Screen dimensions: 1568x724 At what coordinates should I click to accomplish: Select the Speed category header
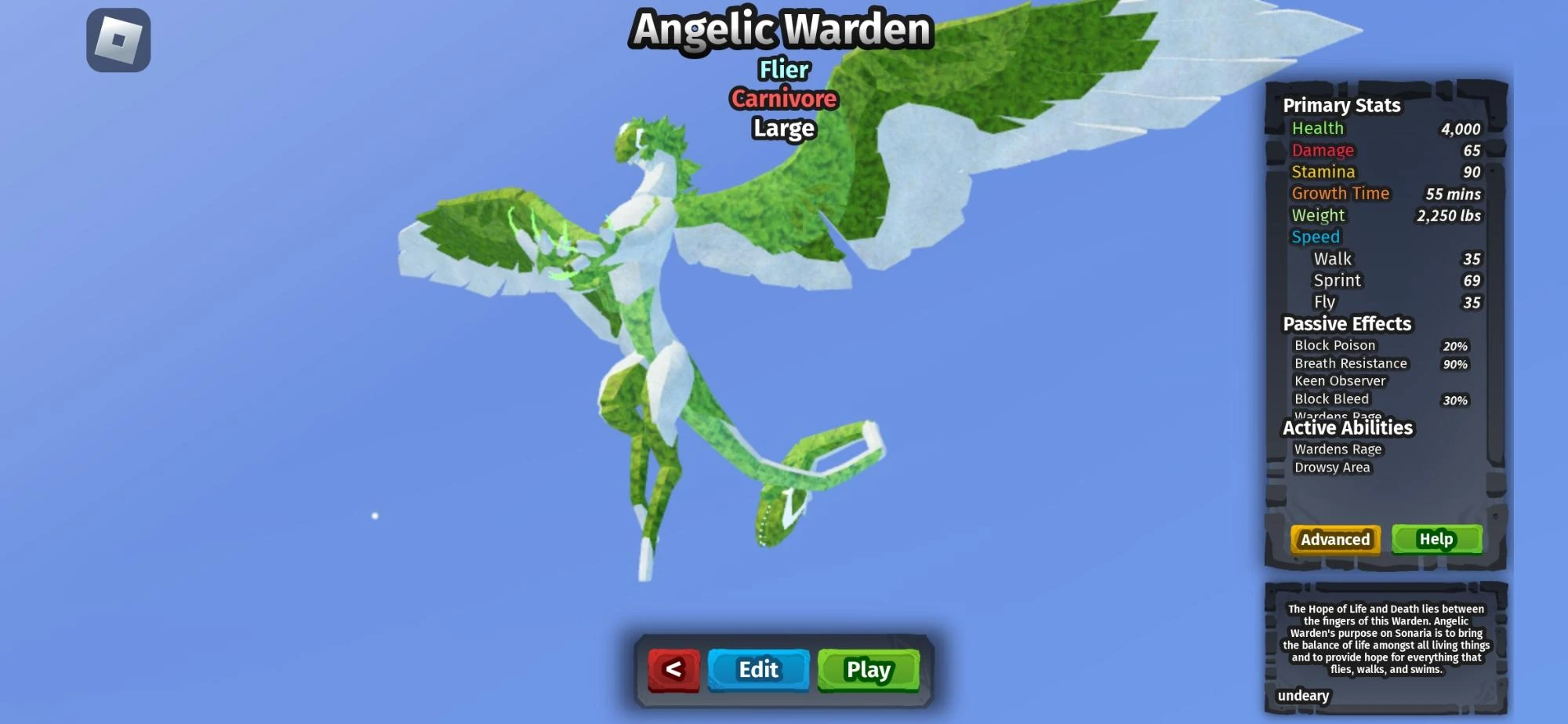point(1315,236)
